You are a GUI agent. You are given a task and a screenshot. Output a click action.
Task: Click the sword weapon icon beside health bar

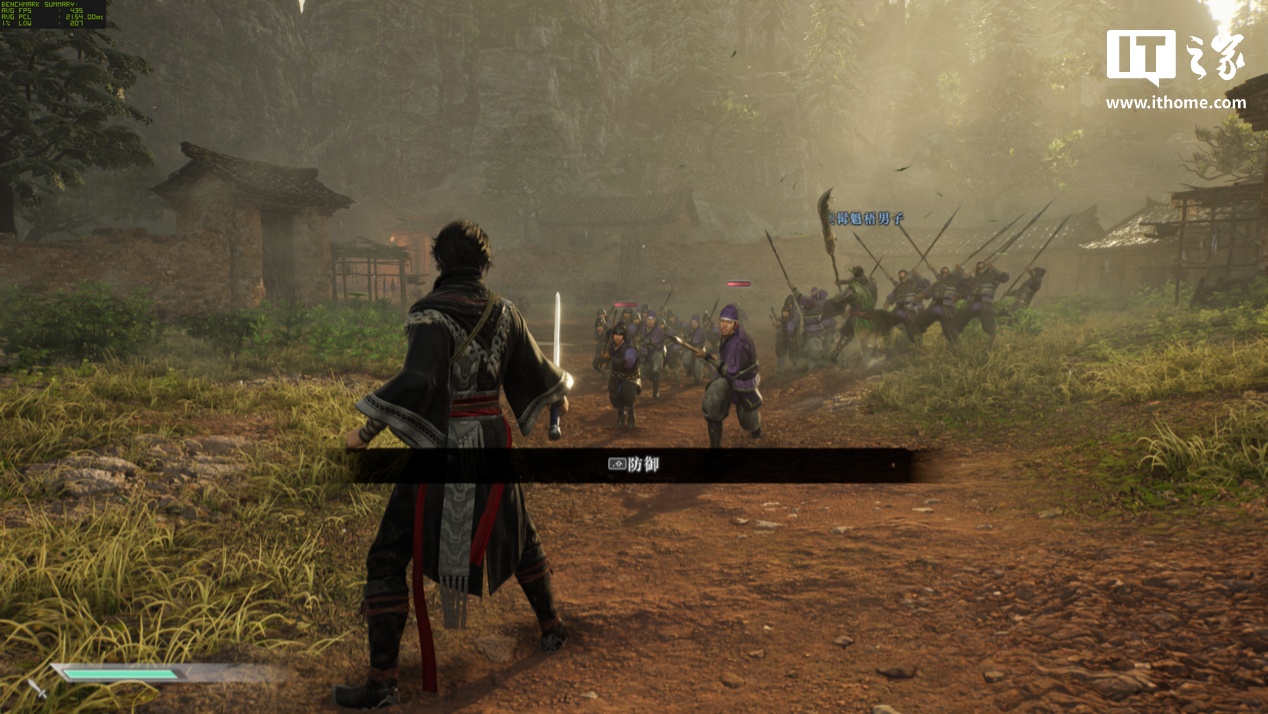[x=37, y=688]
